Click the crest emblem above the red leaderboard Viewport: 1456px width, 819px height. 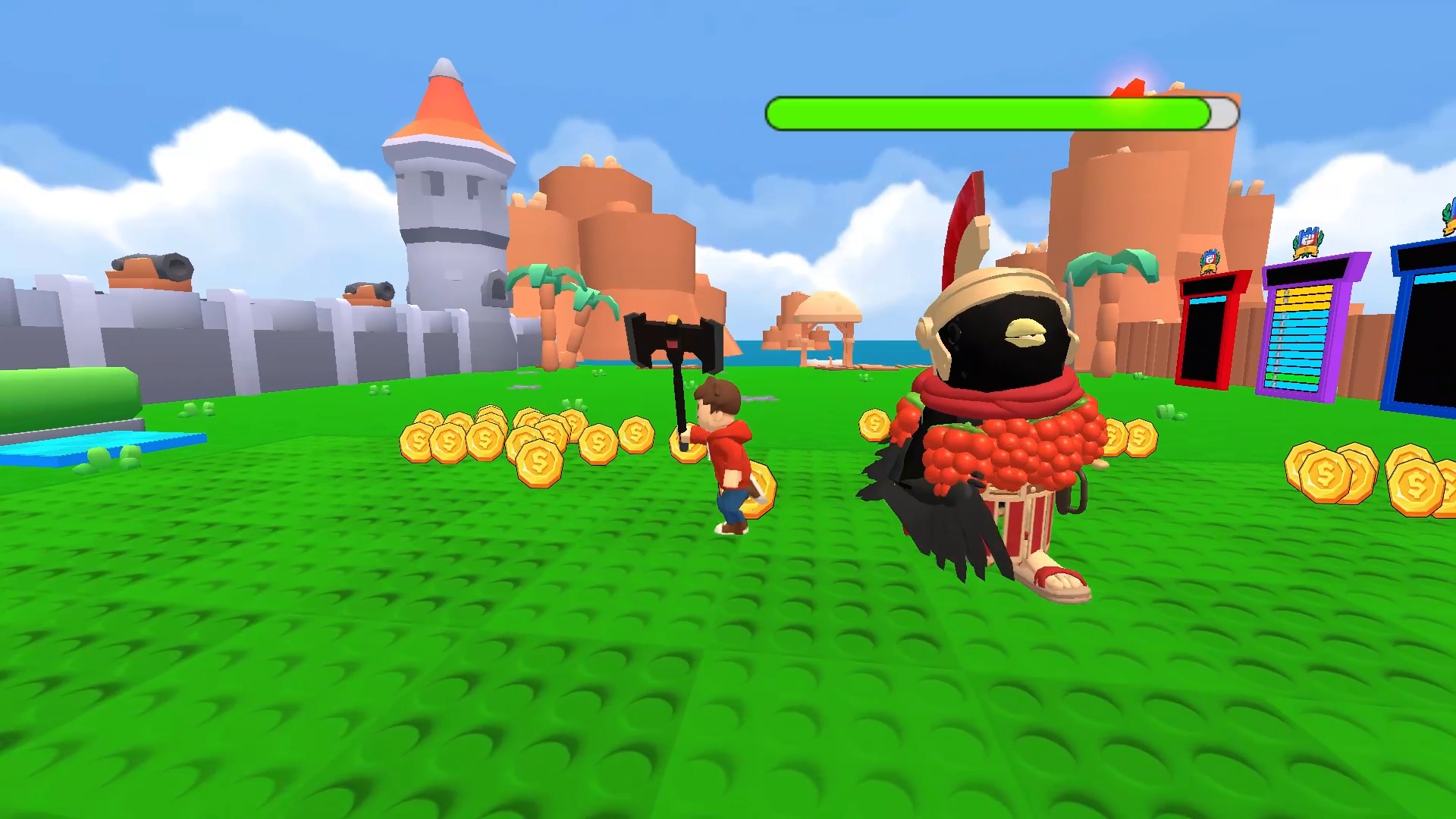(1209, 262)
